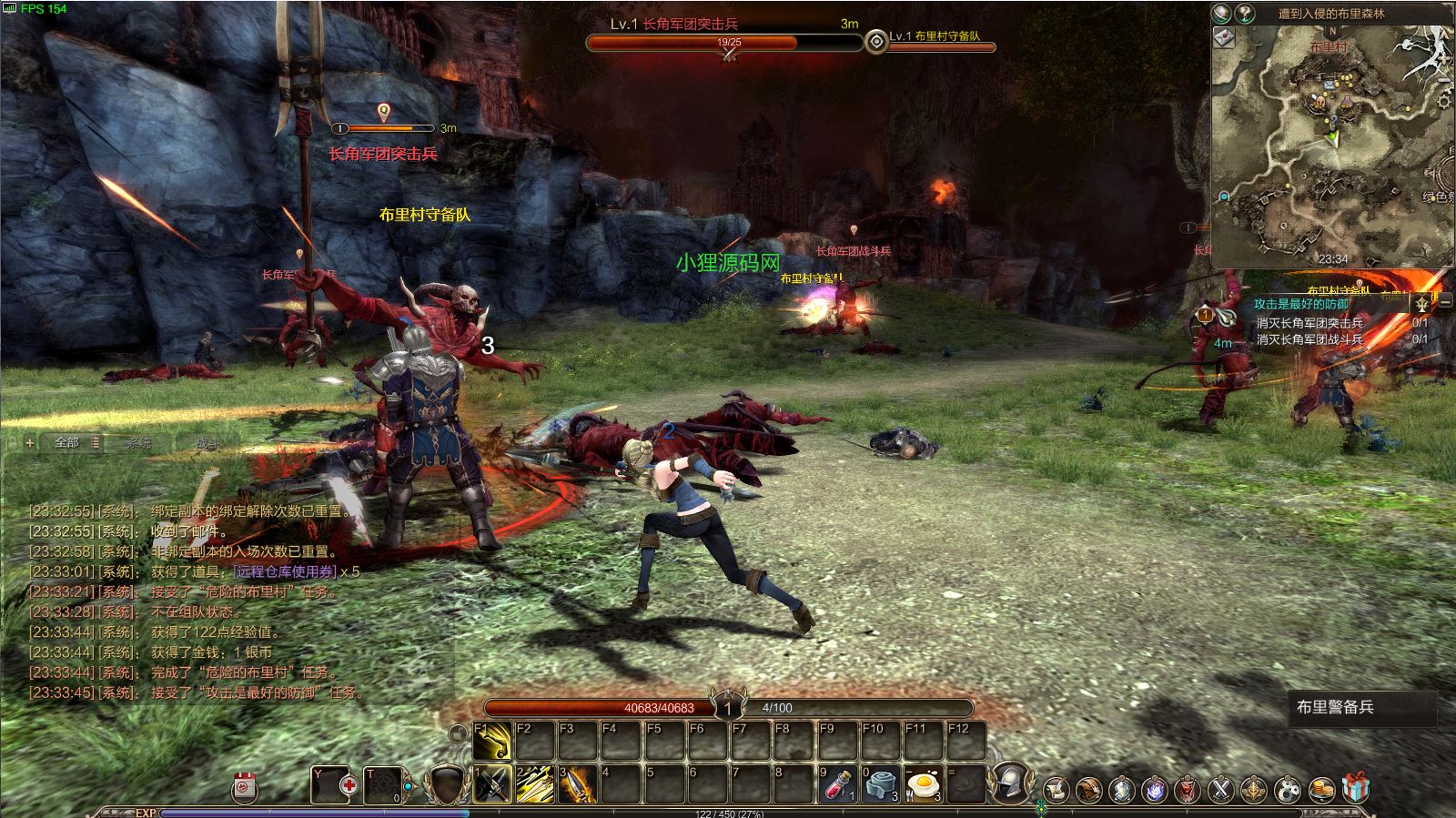Open the gift box rewards
1456x818 pixels.
(x=1355, y=787)
